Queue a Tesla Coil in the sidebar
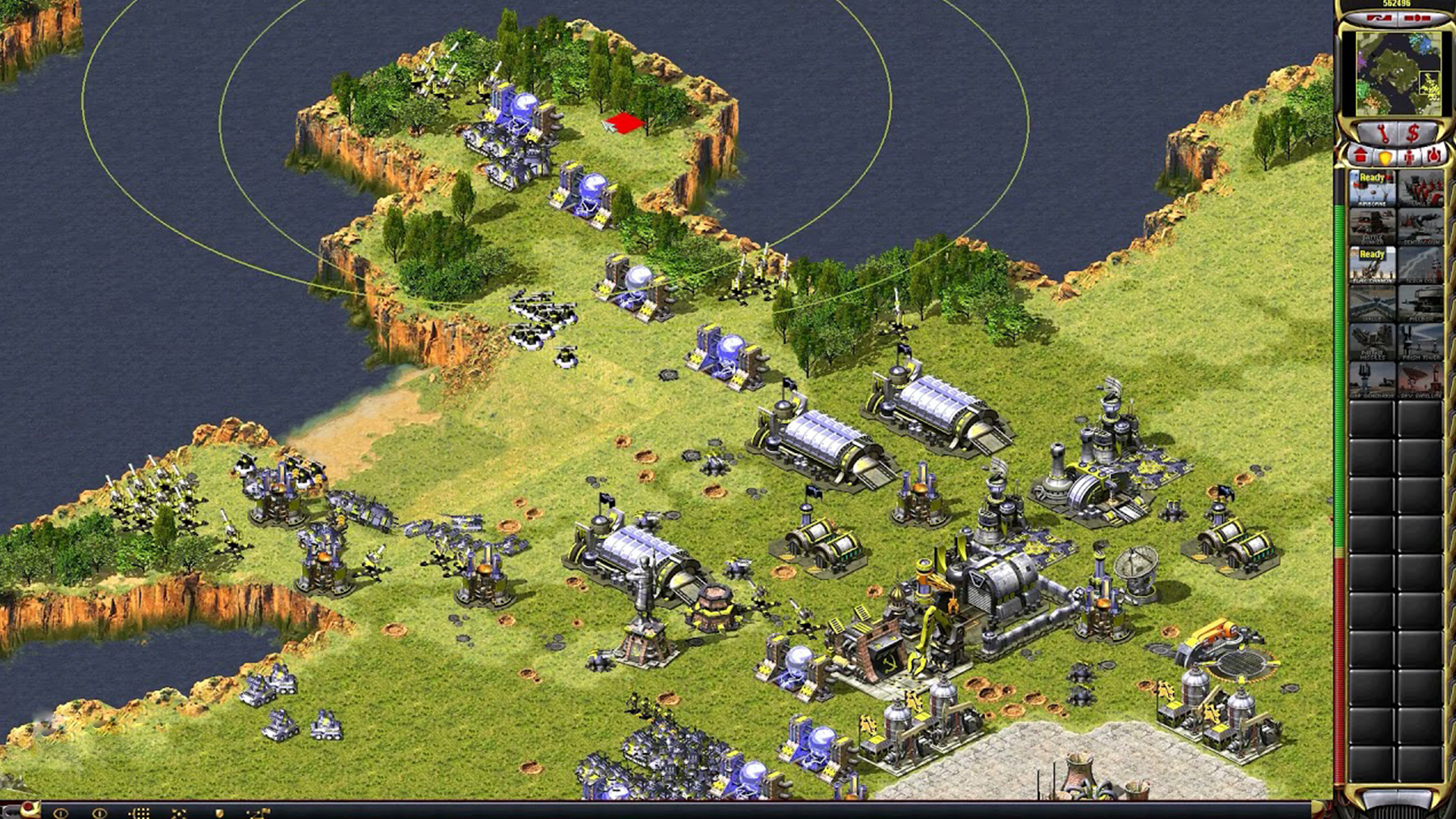Image resolution: width=1456 pixels, height=819 pixels. tap(1420, 265)
